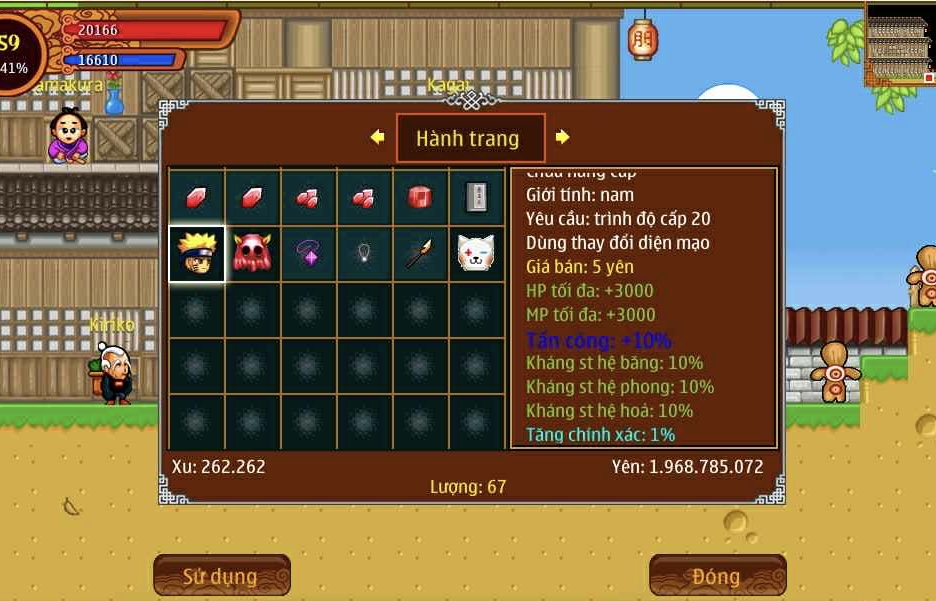936x601 pixels.
Task: Go to next page with right yellow arrow
Action: (562, 137)
